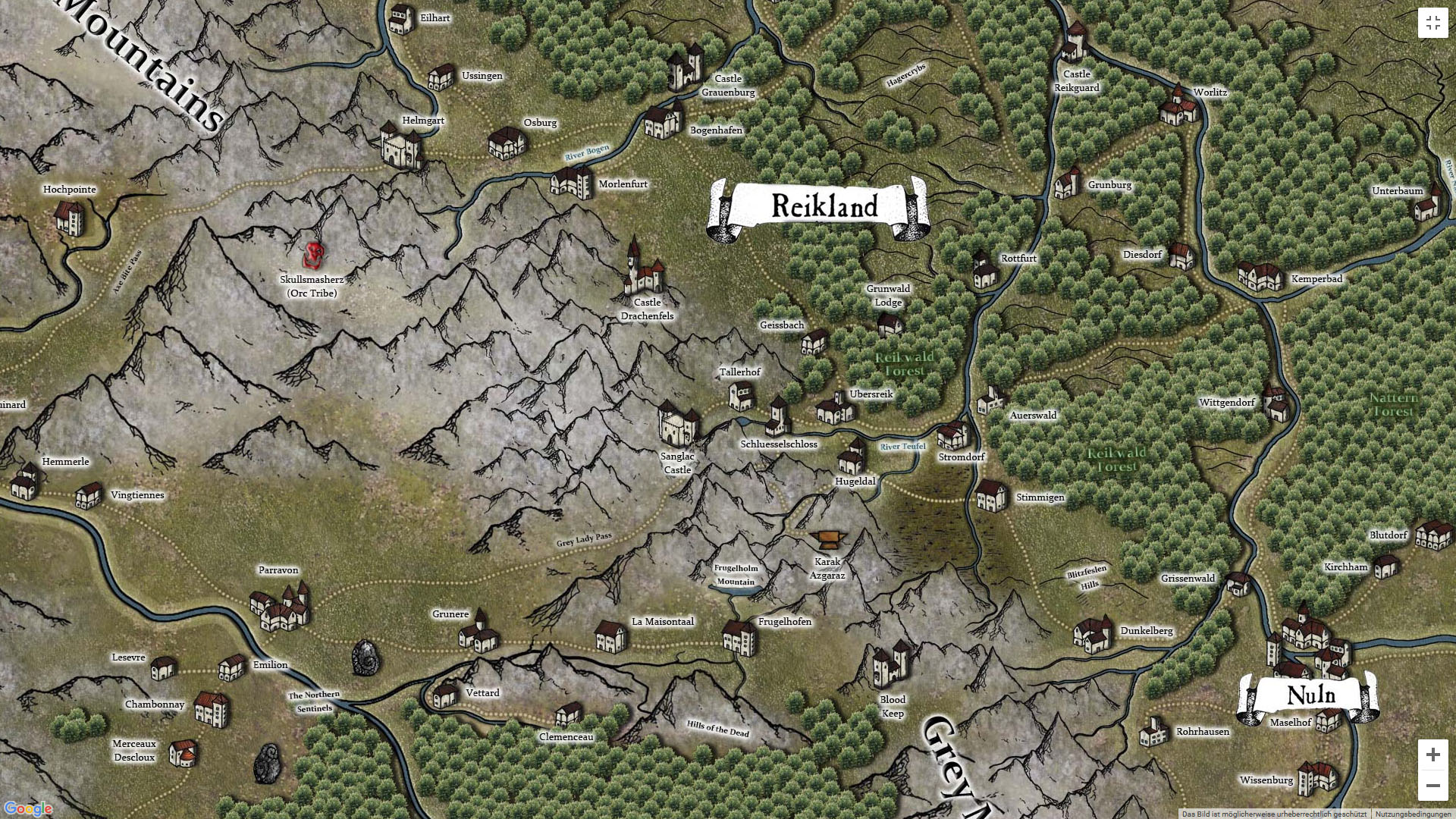Click the Google logo
The image size is (1456, 819).
(x=28, y=808)
